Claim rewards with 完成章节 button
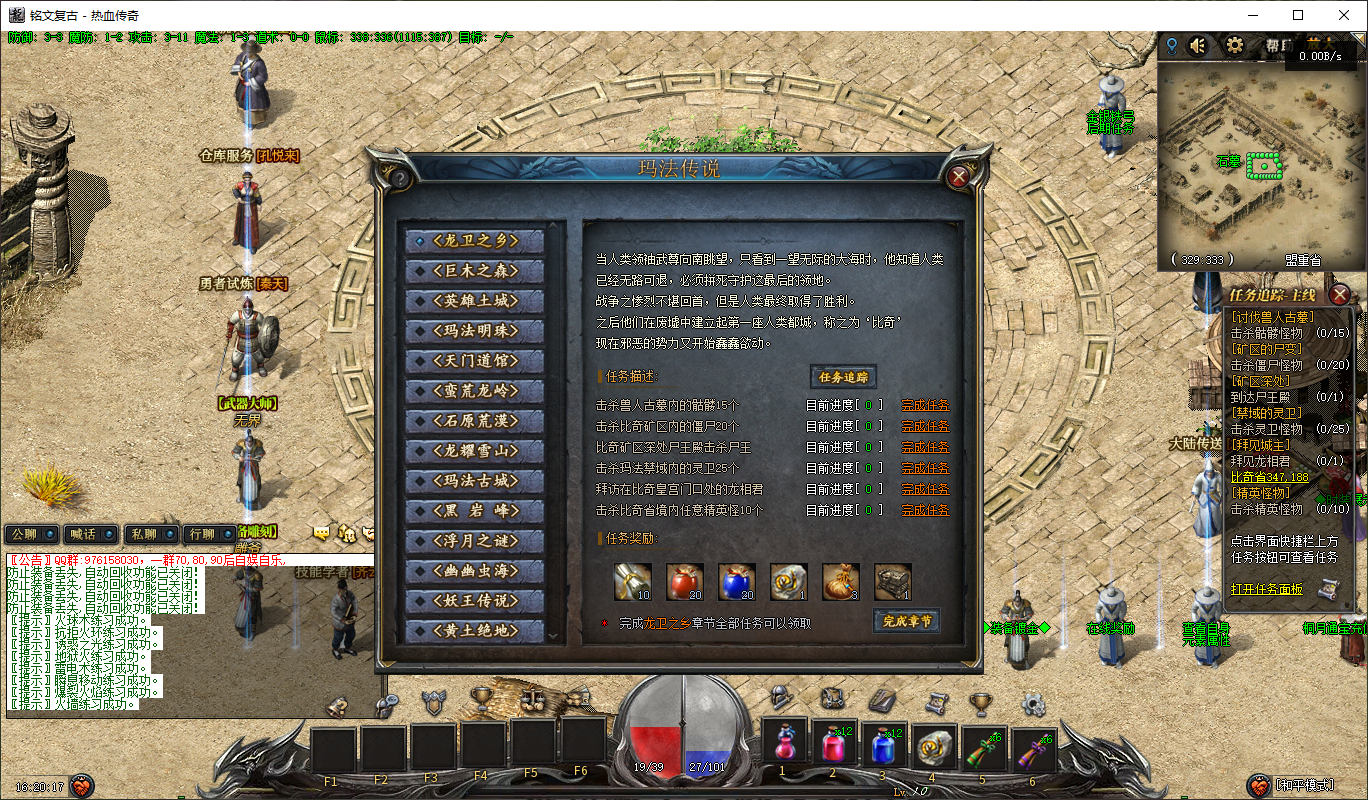This screenshot has width=1368, height=800. tap(906, 621)
